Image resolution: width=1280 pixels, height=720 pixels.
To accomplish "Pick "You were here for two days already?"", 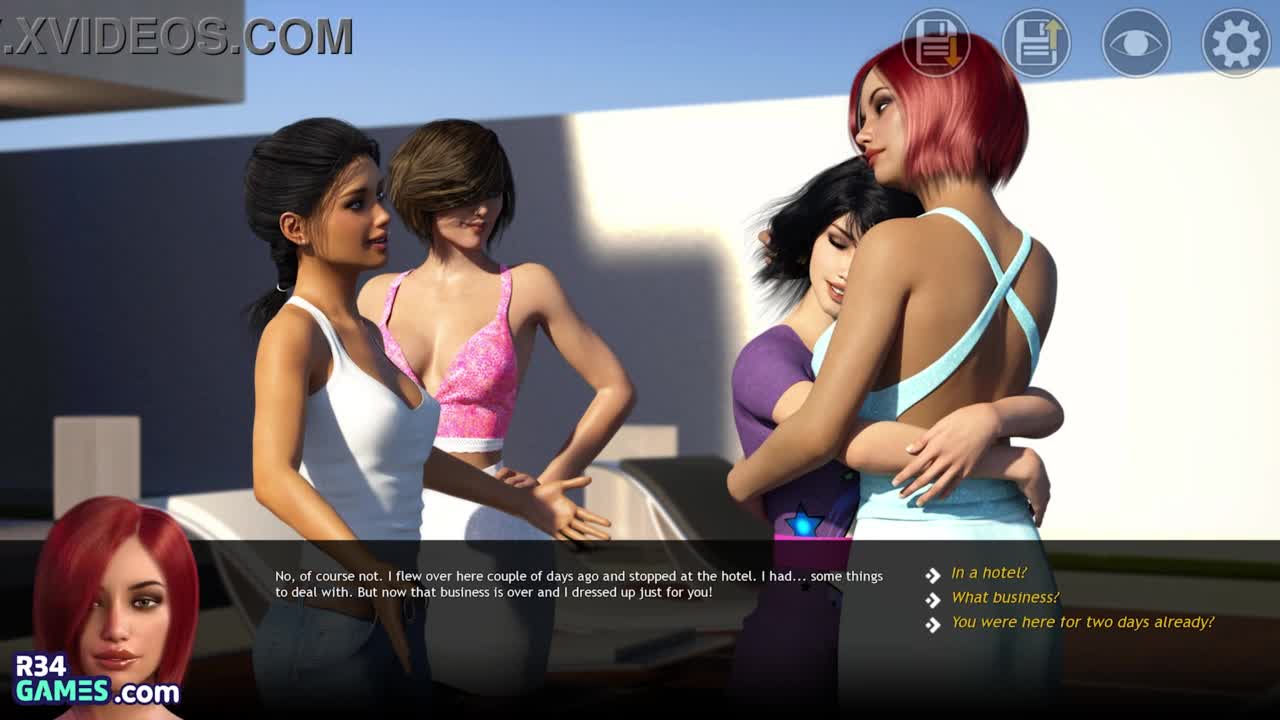I will coord(1082,622).
